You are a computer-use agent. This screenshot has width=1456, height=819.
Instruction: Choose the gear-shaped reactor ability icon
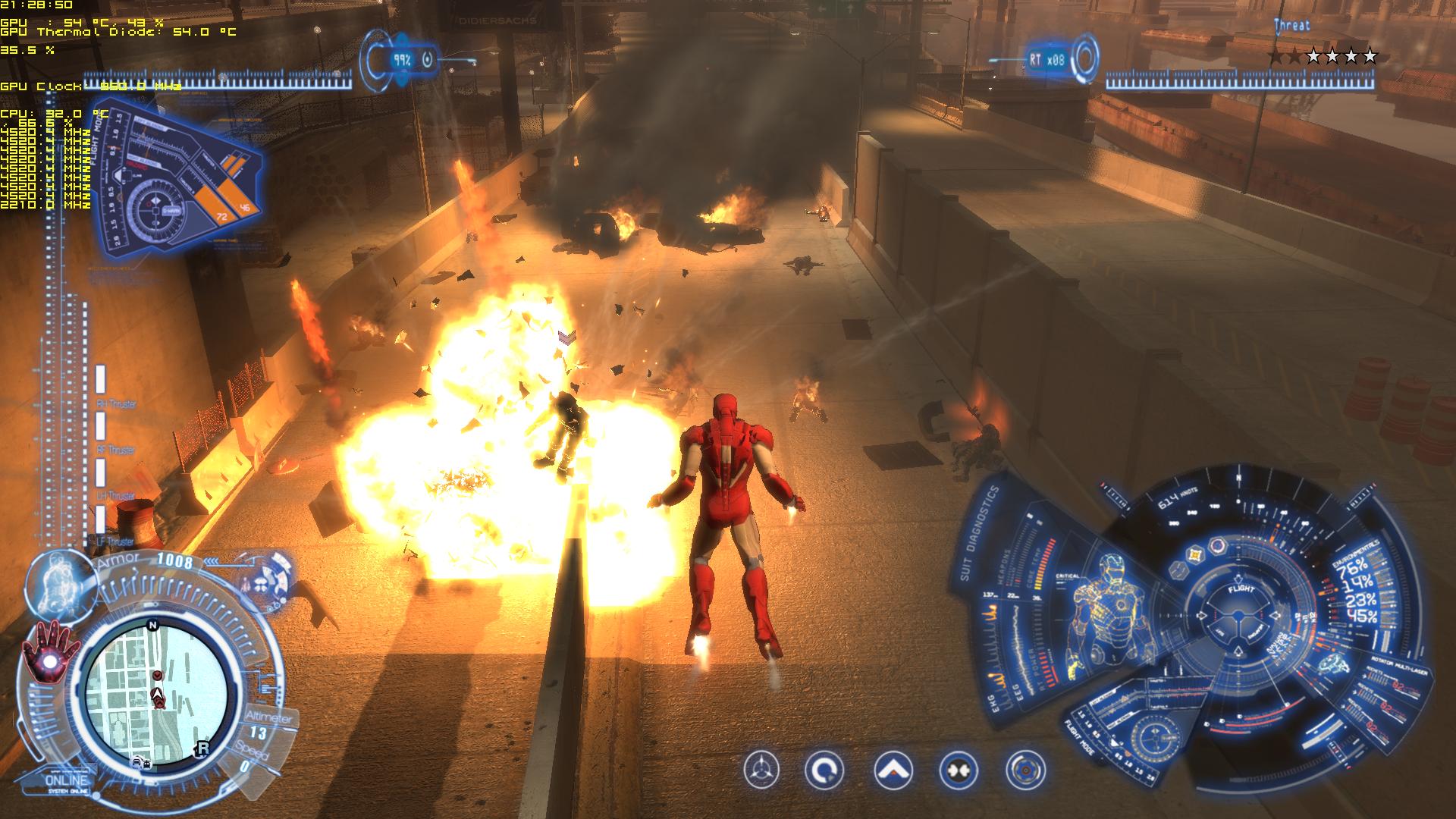1025,770
